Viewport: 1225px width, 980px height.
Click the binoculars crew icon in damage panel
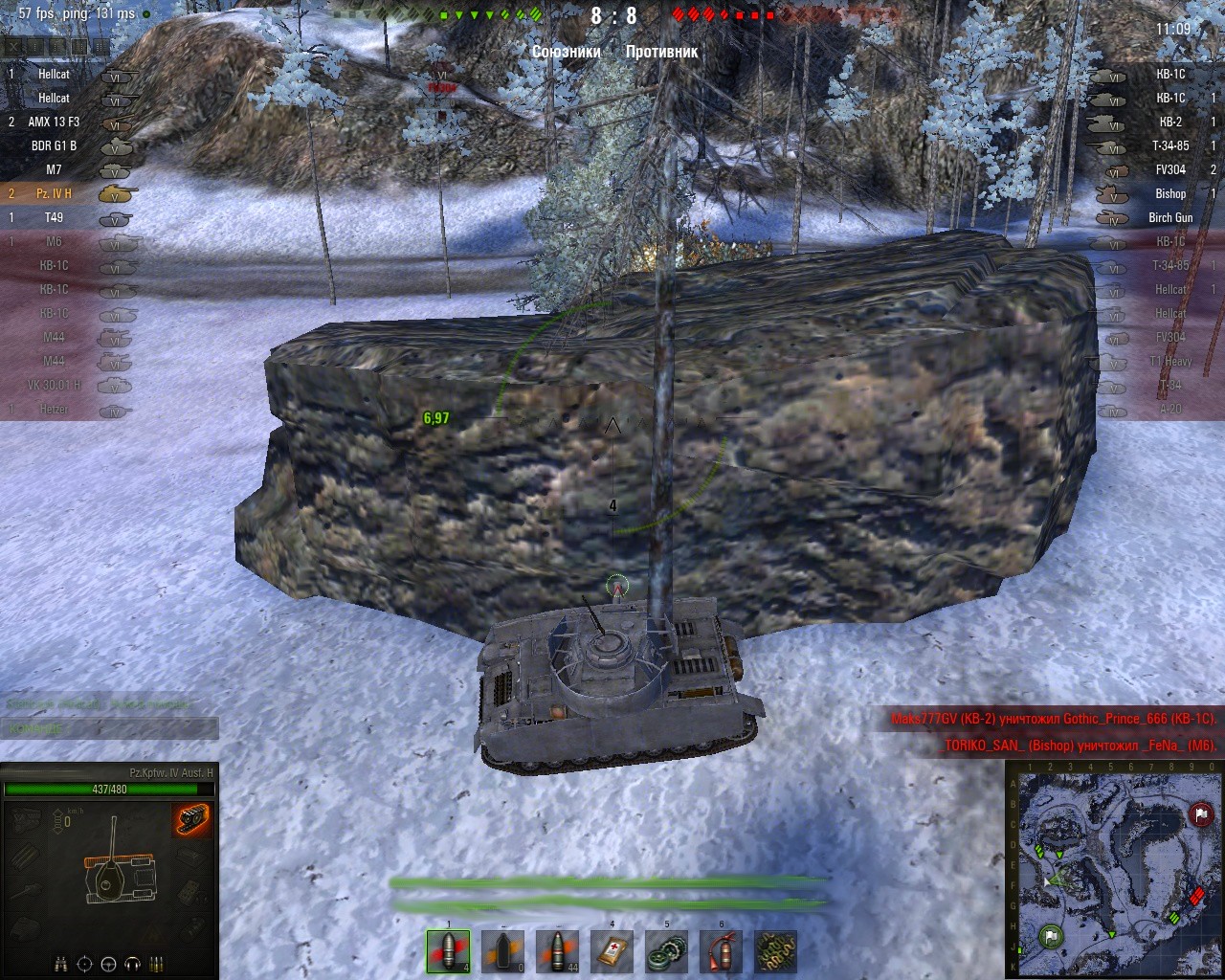(59, 963)
